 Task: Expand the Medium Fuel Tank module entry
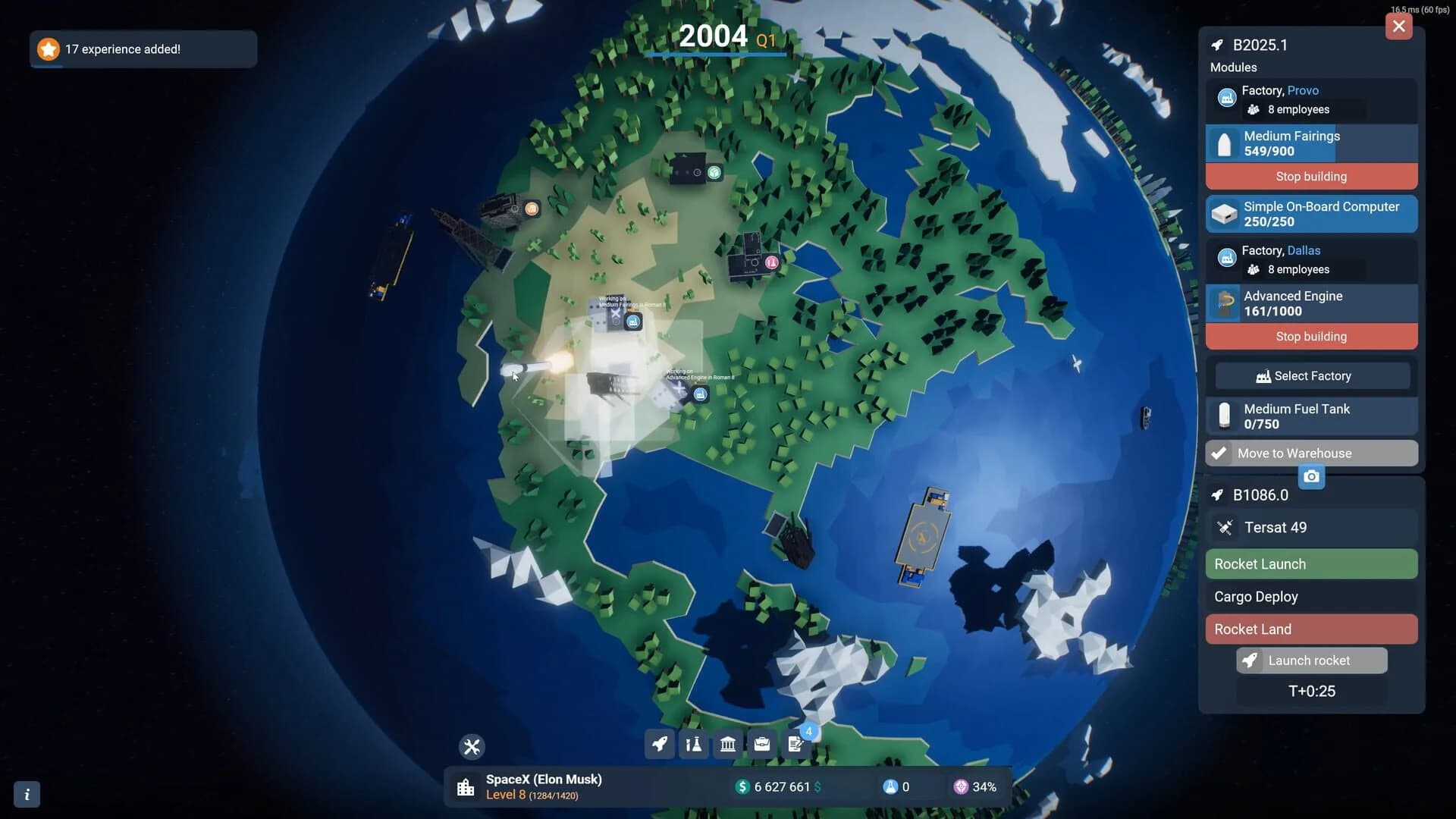(x=1311, y=416)
